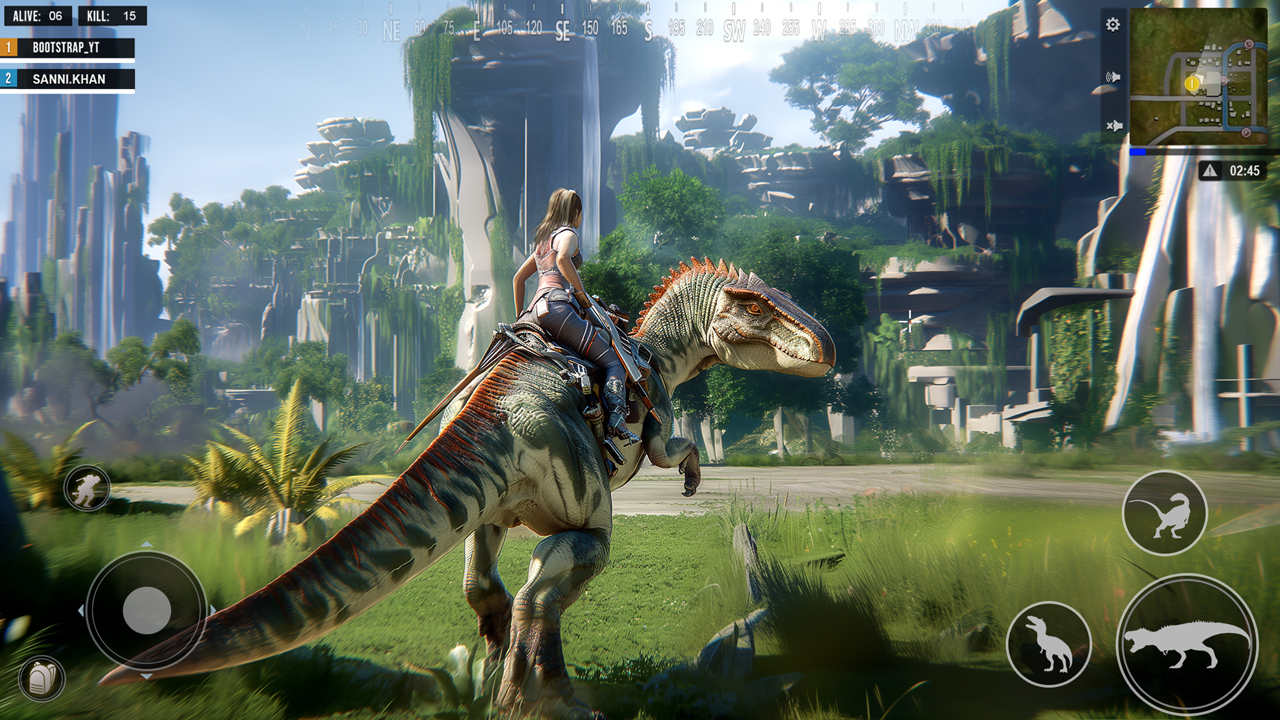Select teammate SANNI.KHAN in squad list
The image size is (1280, 720).
(68, 78)
